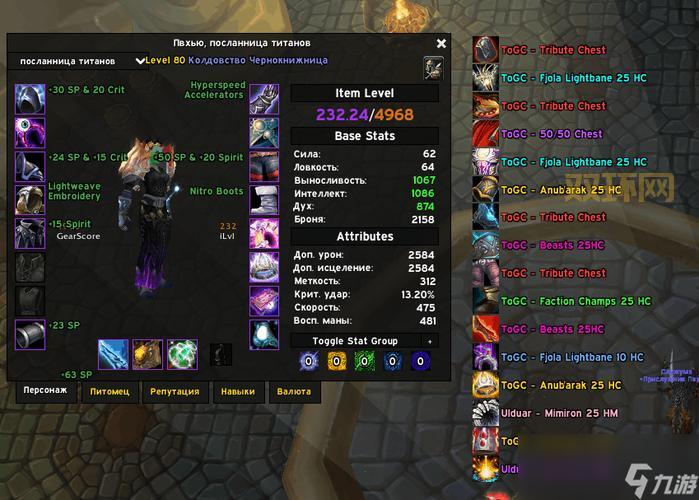Select the head slot helmet icon
Screen dimensions: 699x500
(x=30, y=98)
